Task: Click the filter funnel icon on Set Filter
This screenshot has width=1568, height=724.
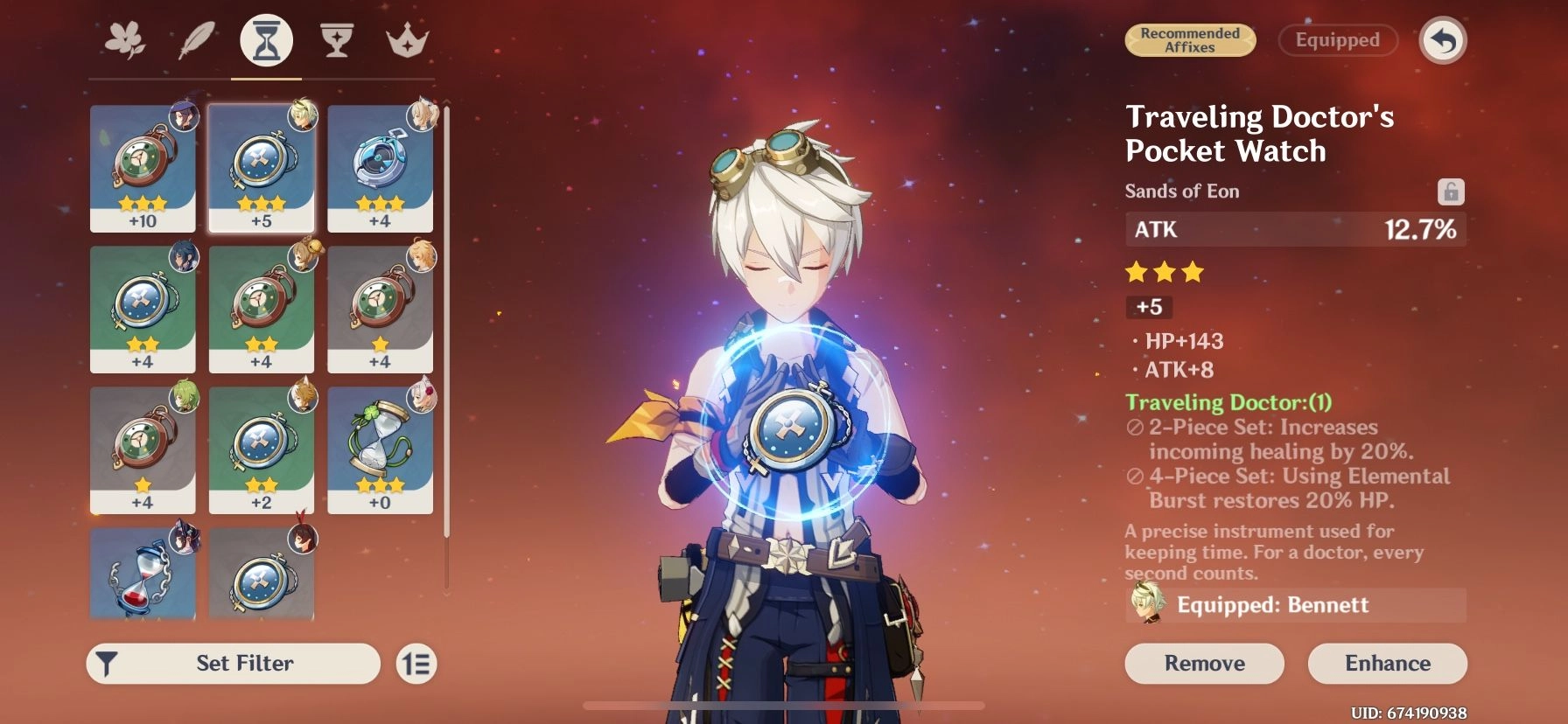Action: (107, 663)
